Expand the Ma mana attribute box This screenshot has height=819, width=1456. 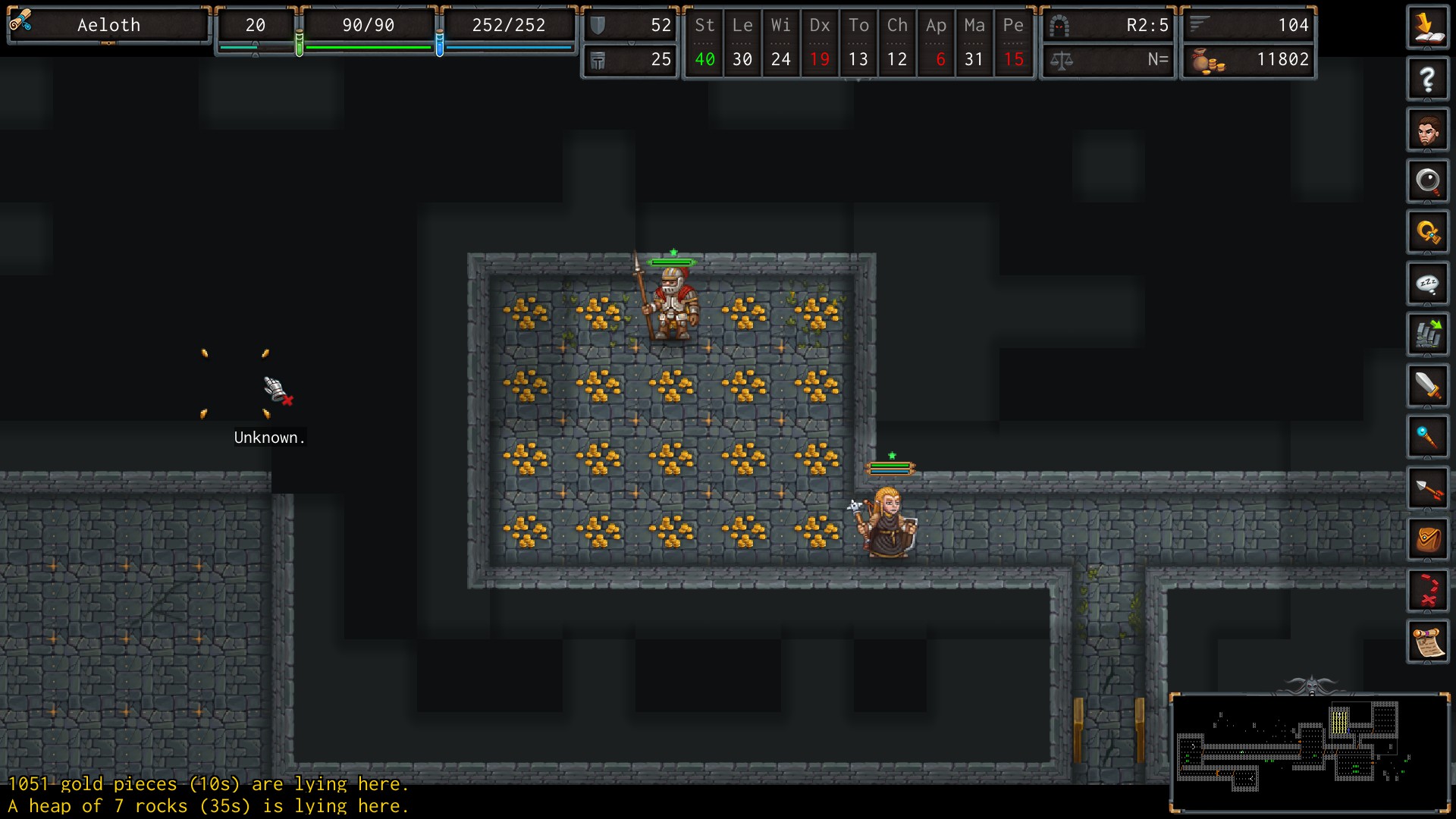974,42
